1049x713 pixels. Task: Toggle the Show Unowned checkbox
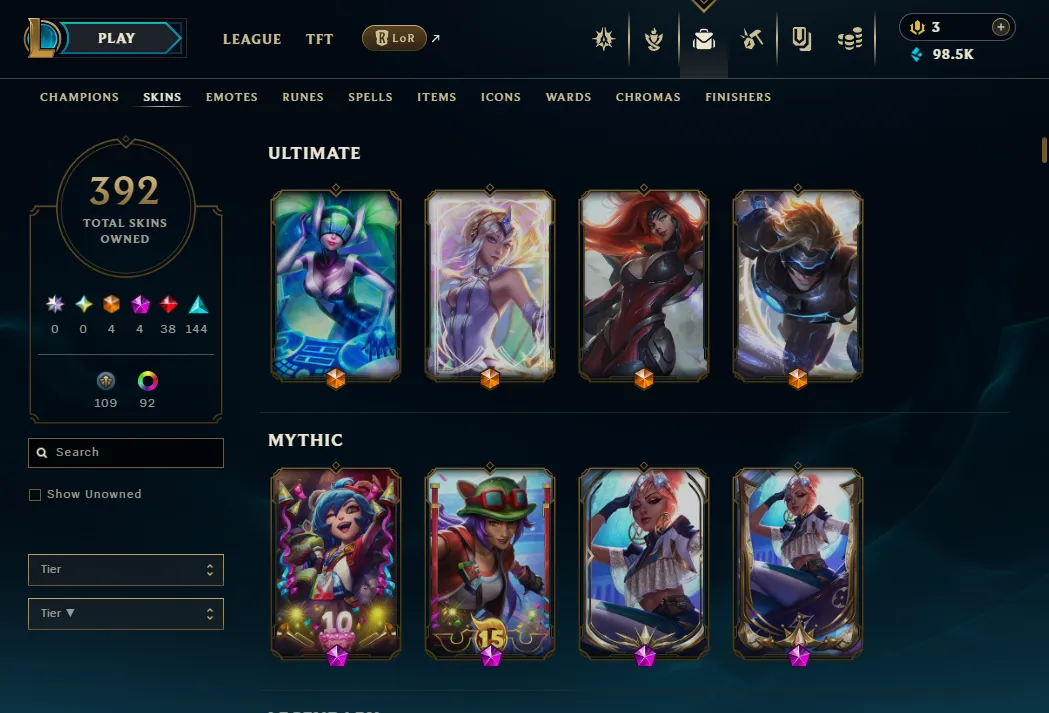(x=35, y=494)
